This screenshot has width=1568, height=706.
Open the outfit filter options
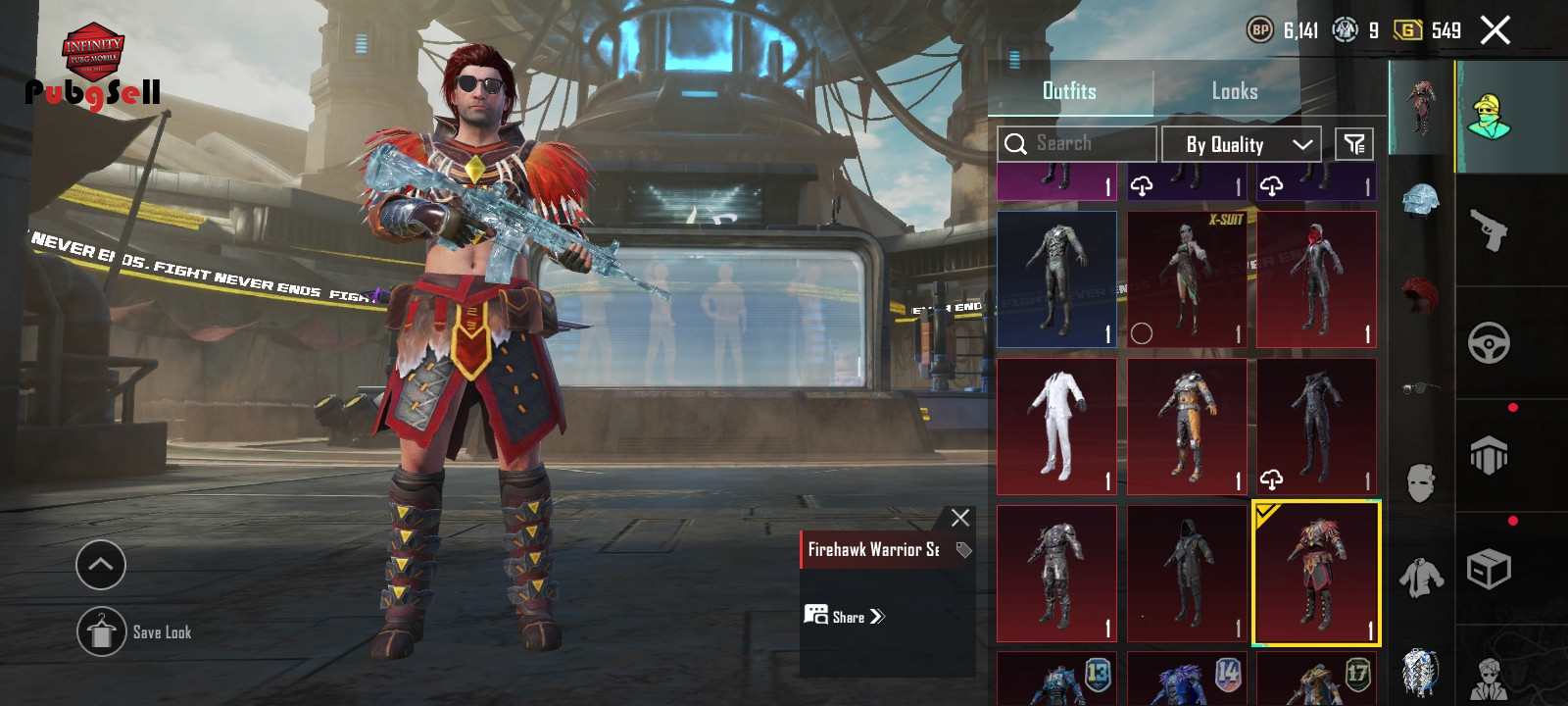click(x=1354, y=144)
